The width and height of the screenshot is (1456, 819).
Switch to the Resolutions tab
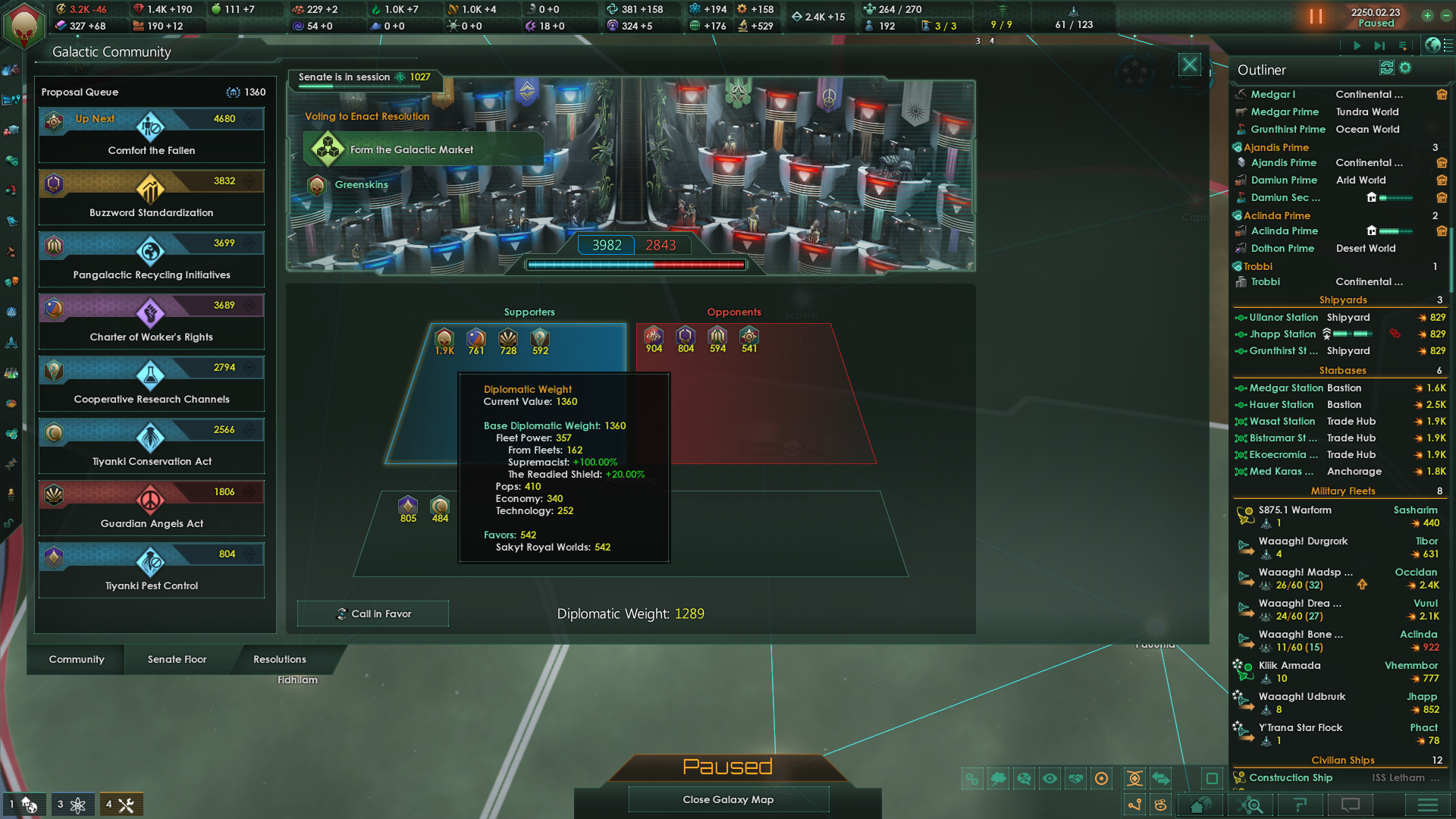point(279,659)
